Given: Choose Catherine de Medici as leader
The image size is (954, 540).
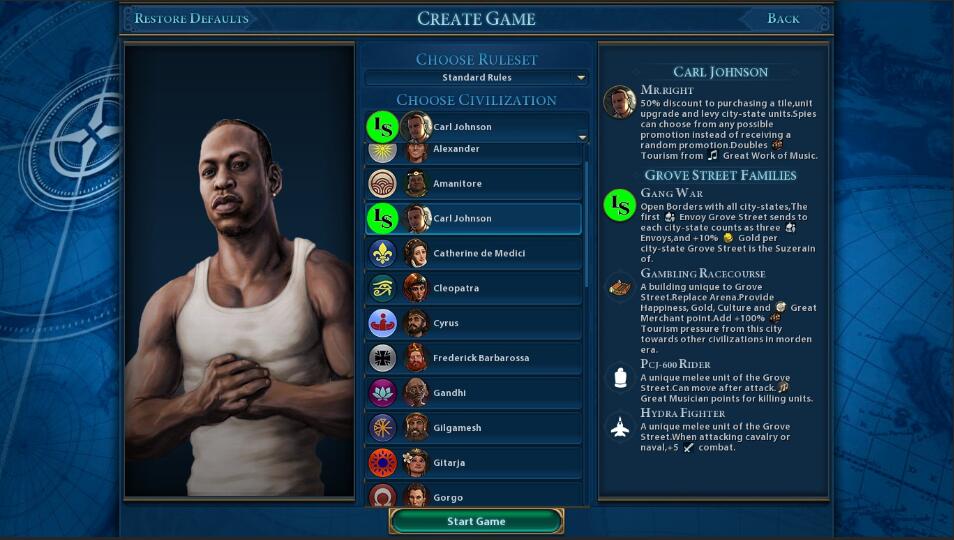Looking at the screenshot, I should click(474, 253).
